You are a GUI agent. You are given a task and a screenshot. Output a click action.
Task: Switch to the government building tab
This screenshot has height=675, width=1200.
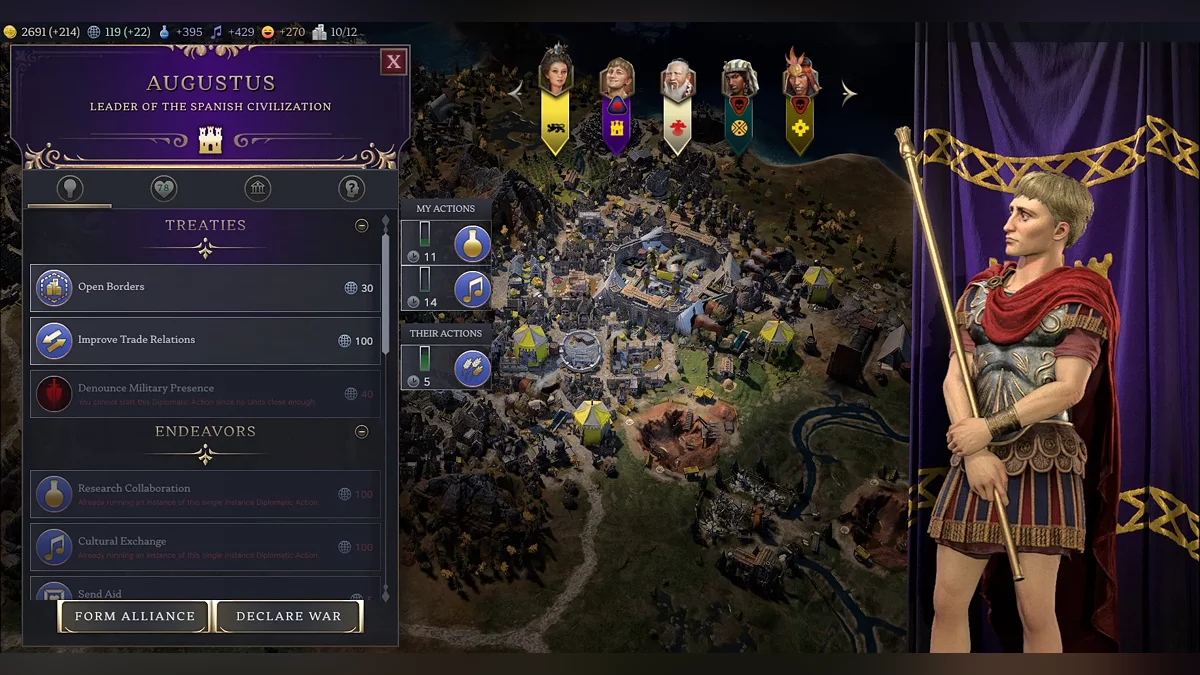click(x=257, y=188)
